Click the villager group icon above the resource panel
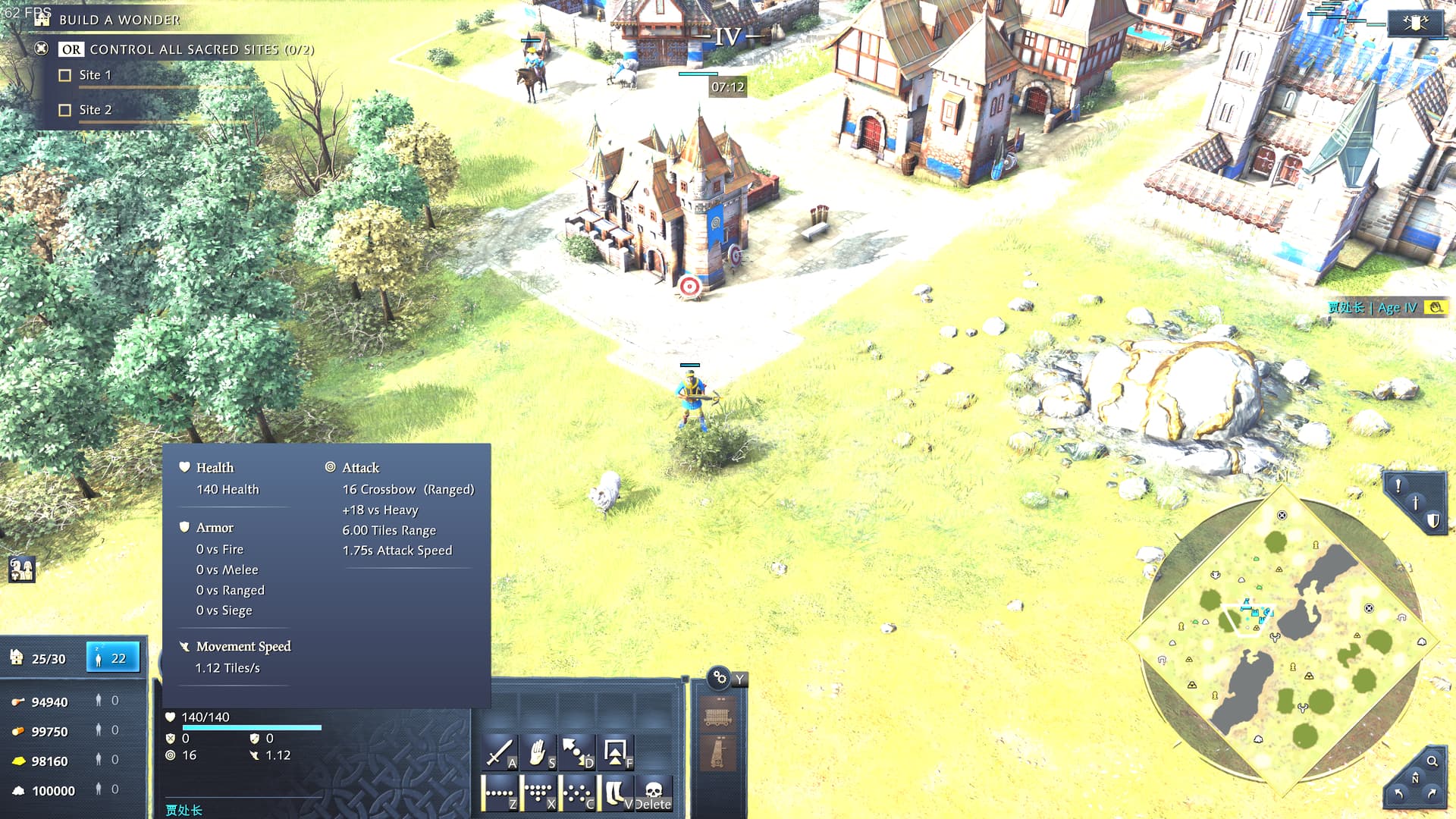The height and width of the screenshot is (819, 1456). coord(21,569)
